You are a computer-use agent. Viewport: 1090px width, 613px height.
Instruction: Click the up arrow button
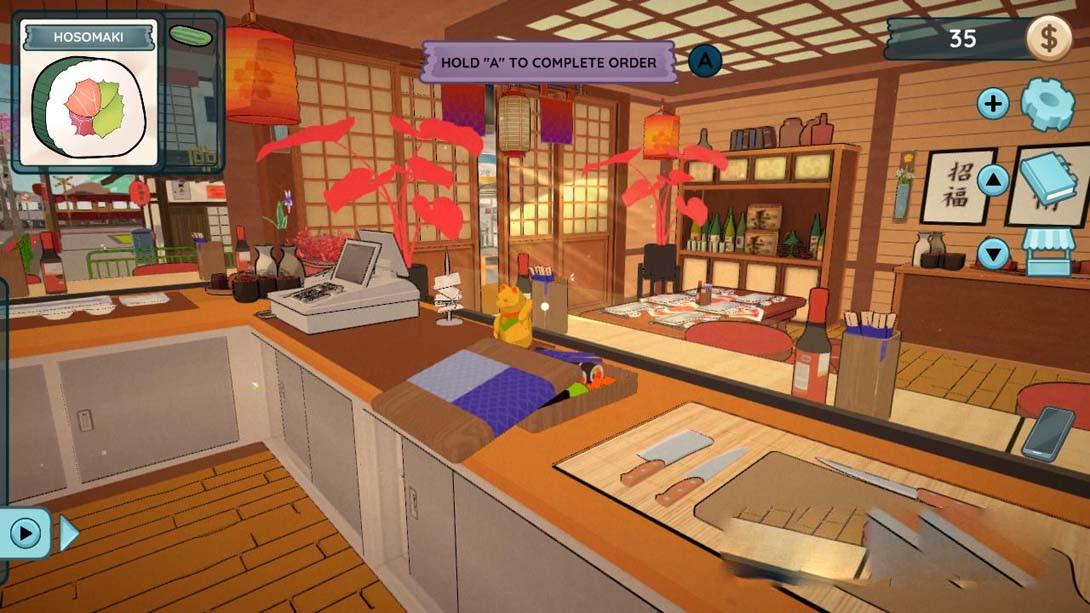point(993,180)
